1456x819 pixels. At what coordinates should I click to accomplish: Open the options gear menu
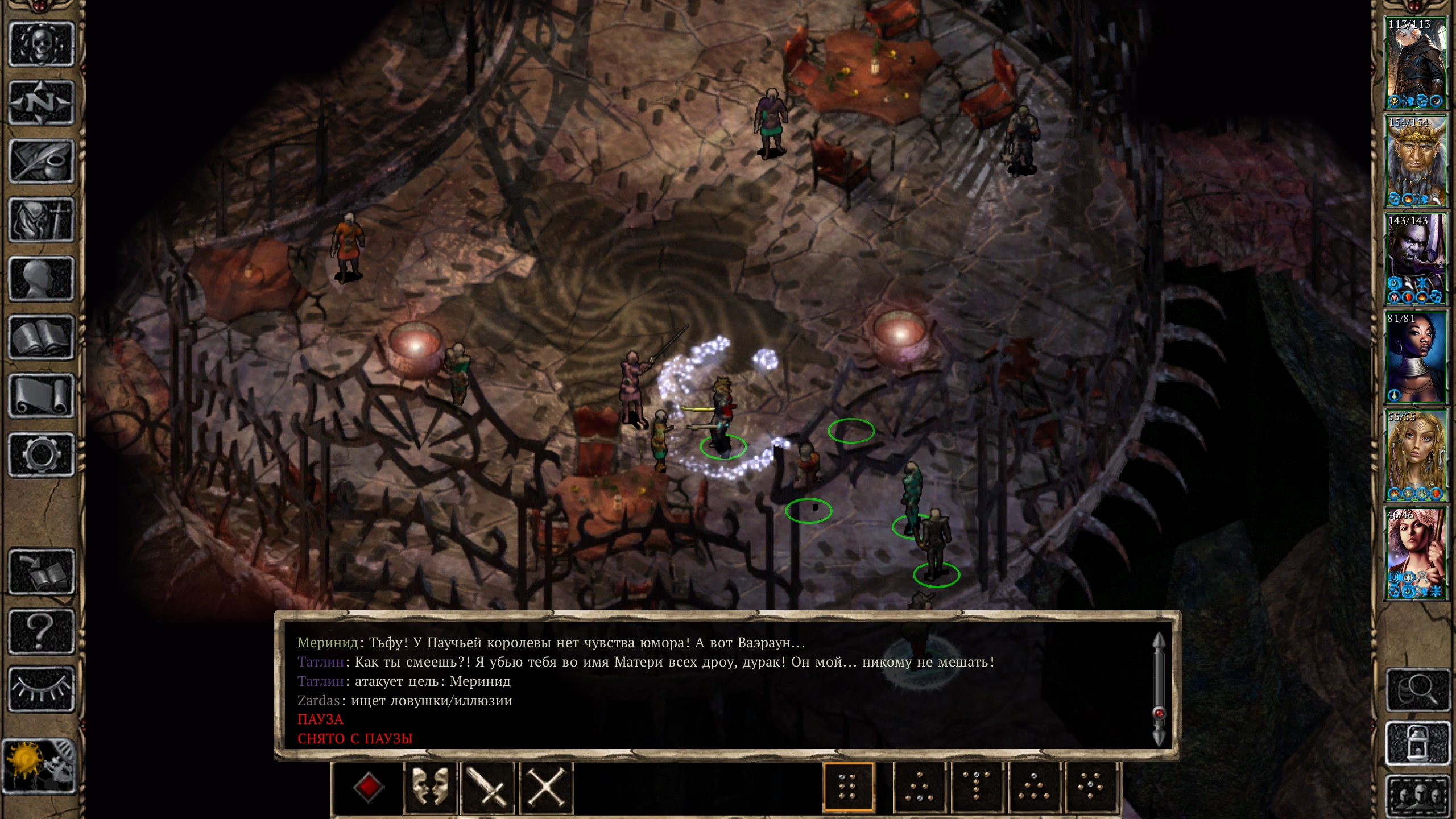[x=42, y=454]
